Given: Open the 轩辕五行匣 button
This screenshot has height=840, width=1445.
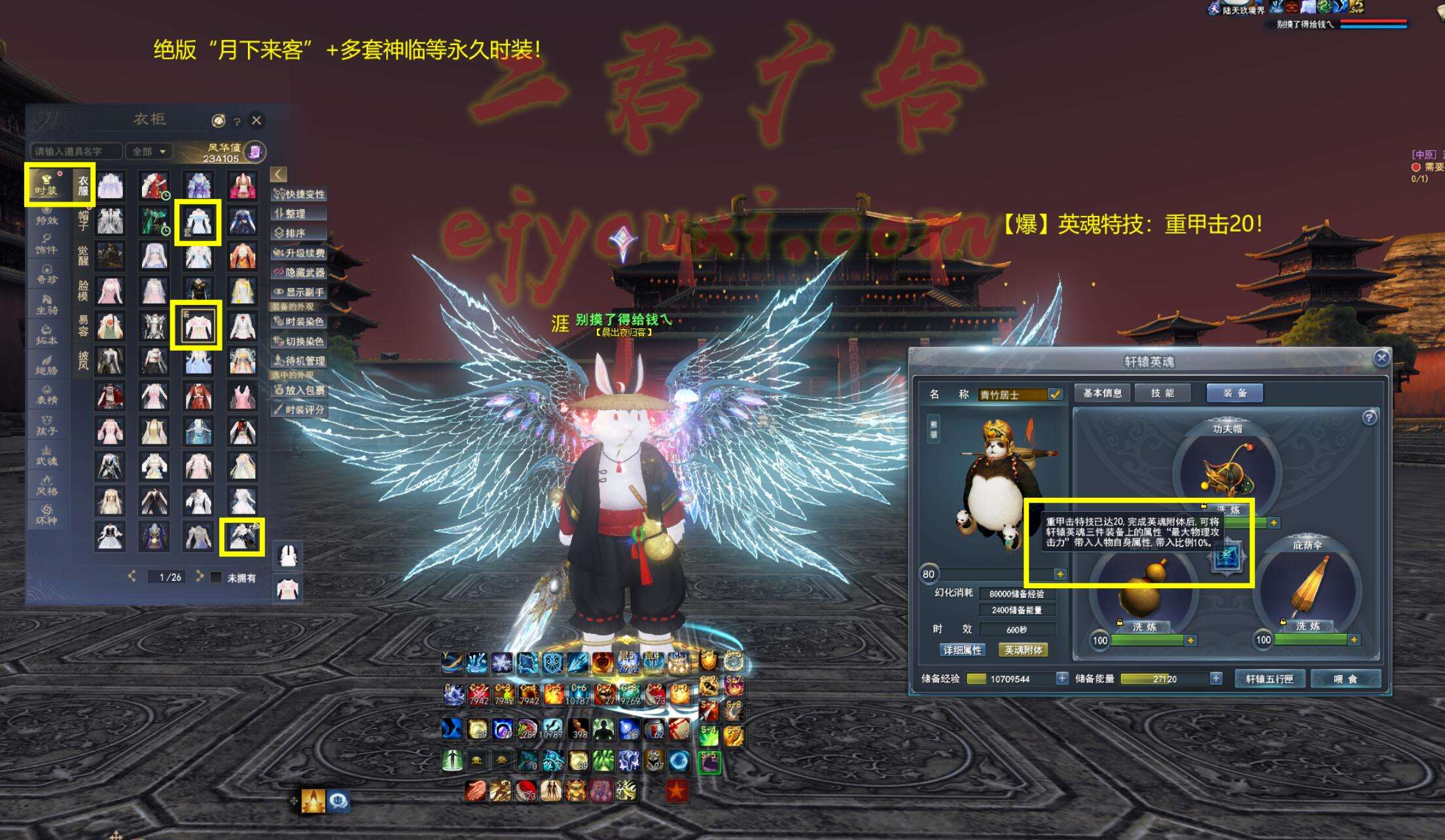Looking at the screenshot, I should [x=1269, y=679].
